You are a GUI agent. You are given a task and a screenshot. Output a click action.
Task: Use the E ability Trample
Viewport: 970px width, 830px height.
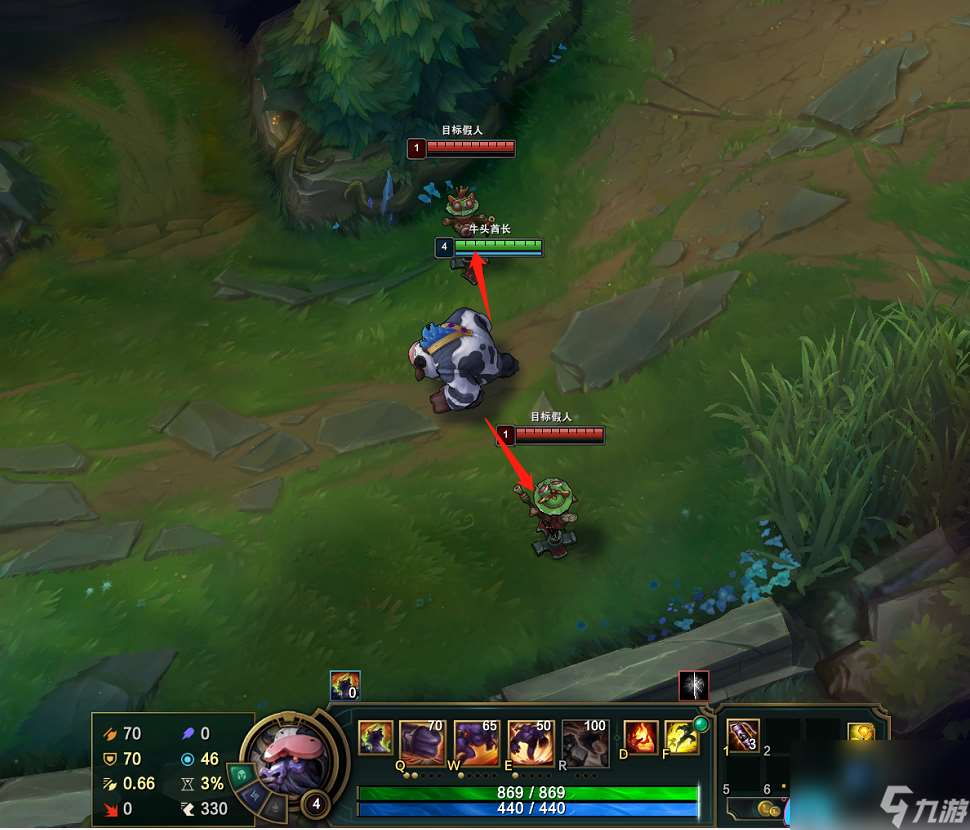point(530,743)
